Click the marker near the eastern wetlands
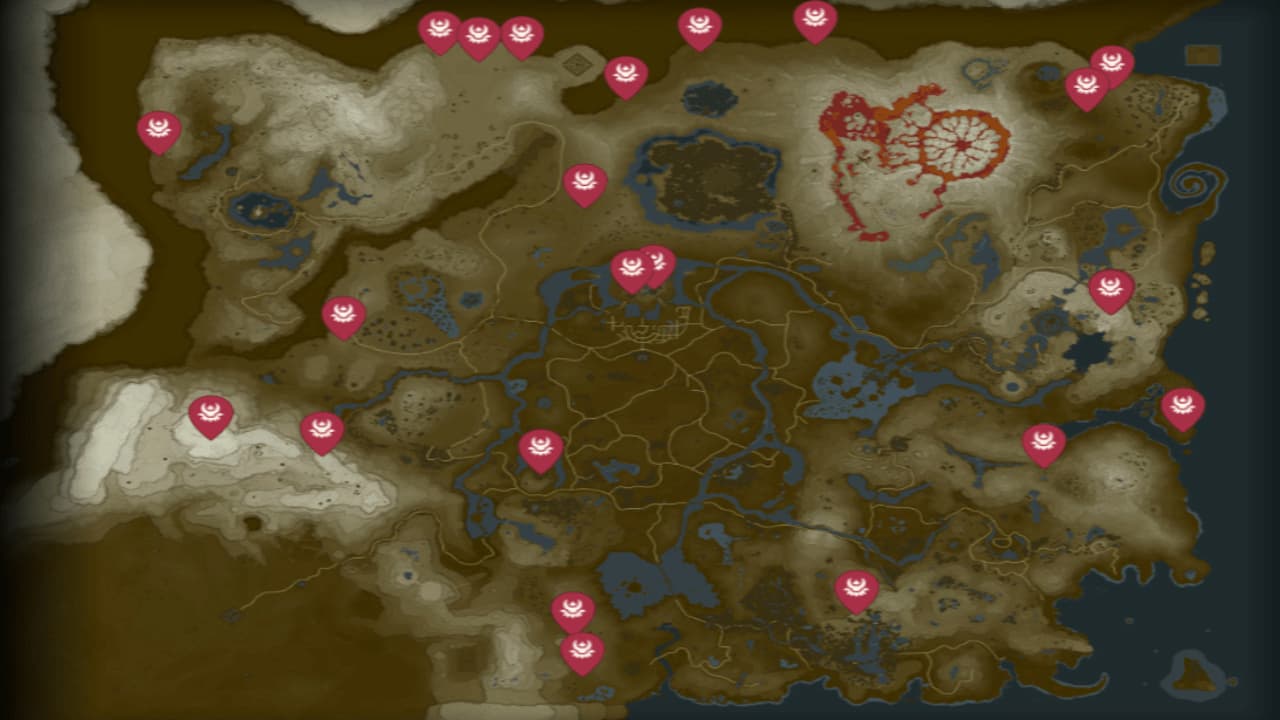 (1045, 440)
